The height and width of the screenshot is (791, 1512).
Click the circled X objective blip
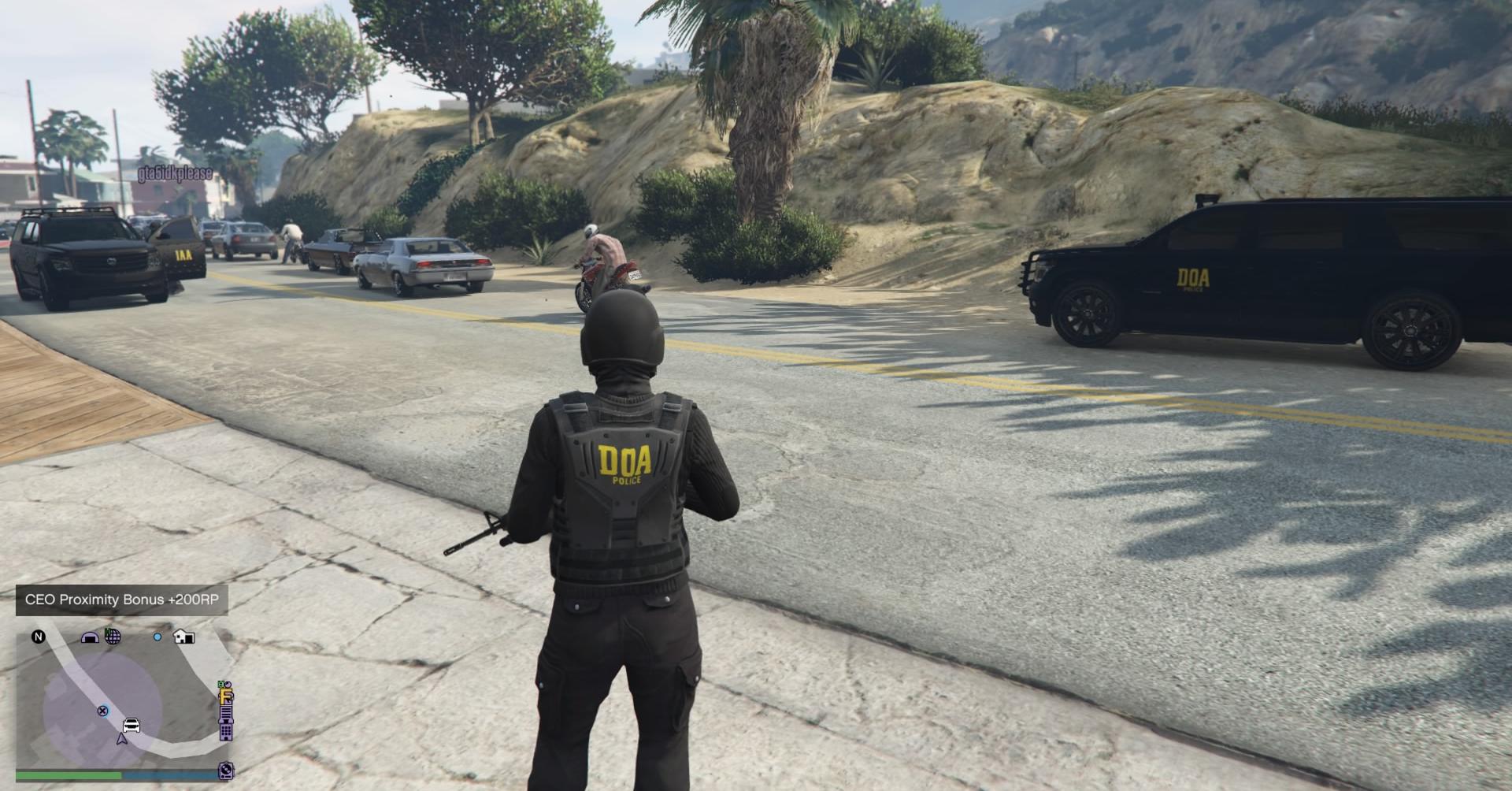103,711
